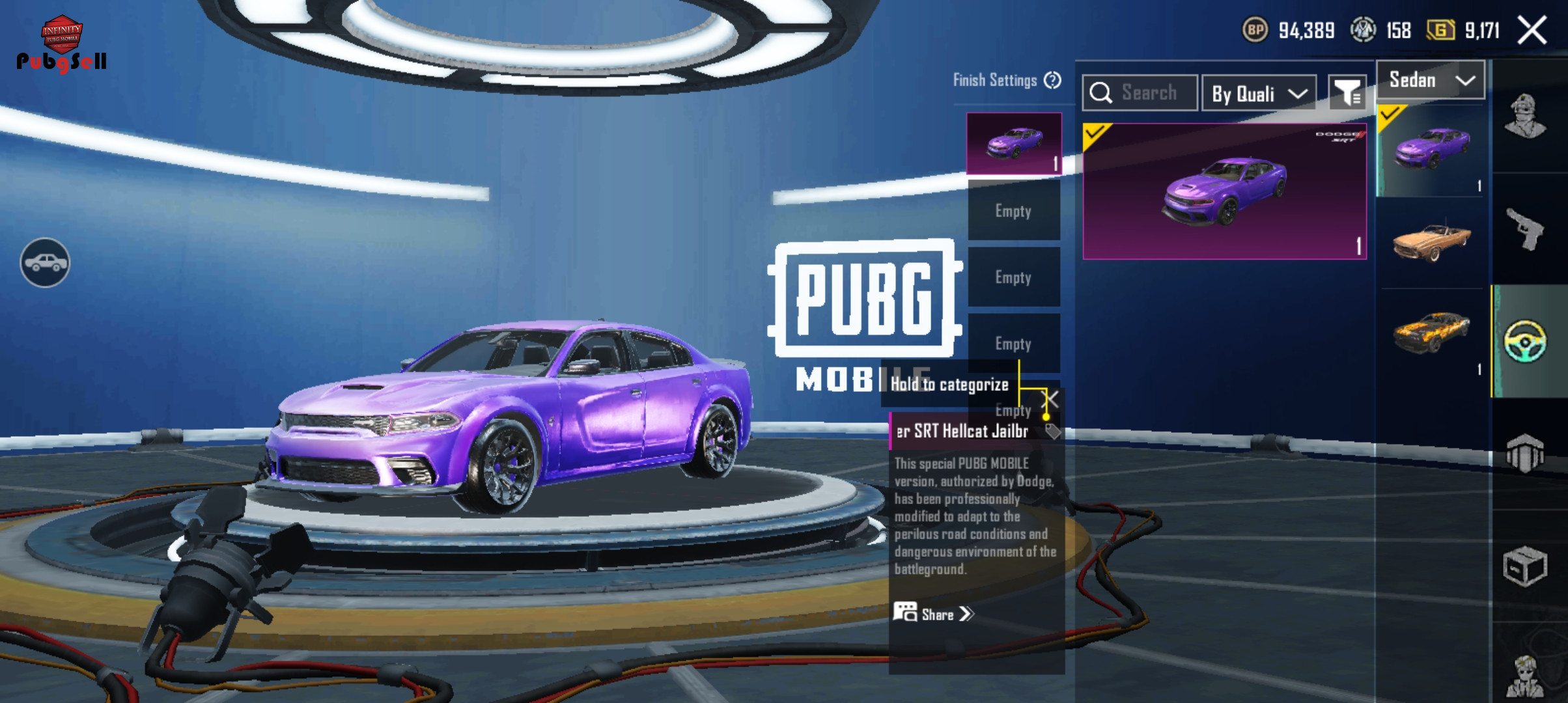Switch to the pistol weapons category
The image size is (1568, 703).
1525,228
